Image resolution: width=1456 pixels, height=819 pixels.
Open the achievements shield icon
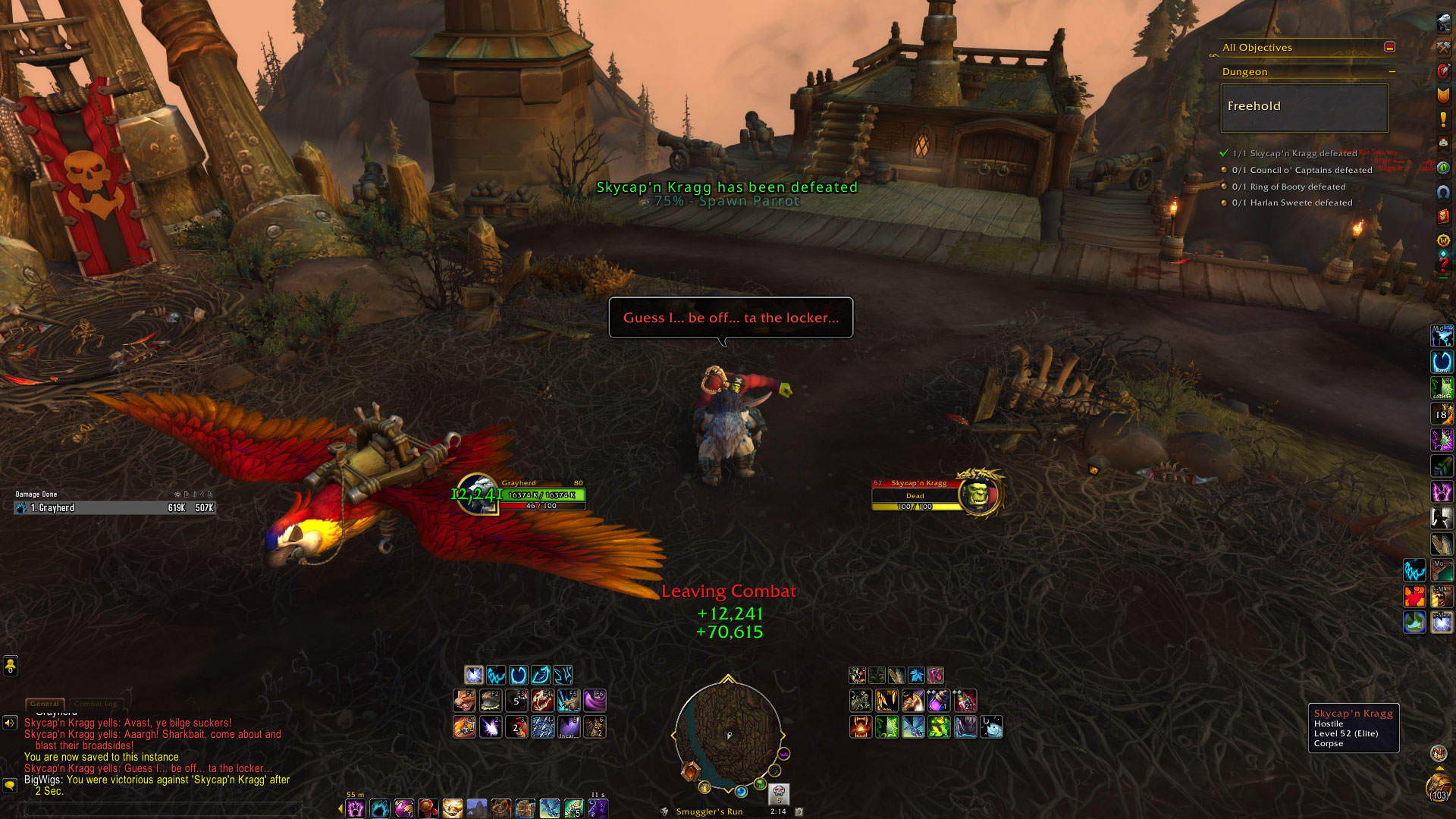pyautogui.click(x=1443, y=96)
